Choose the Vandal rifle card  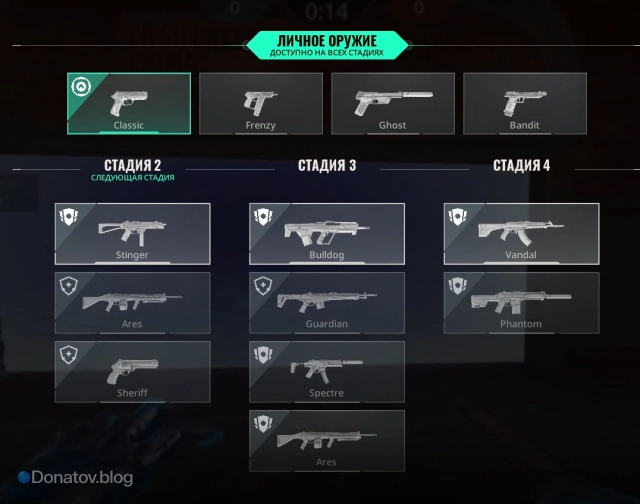(x=522, y=233)
